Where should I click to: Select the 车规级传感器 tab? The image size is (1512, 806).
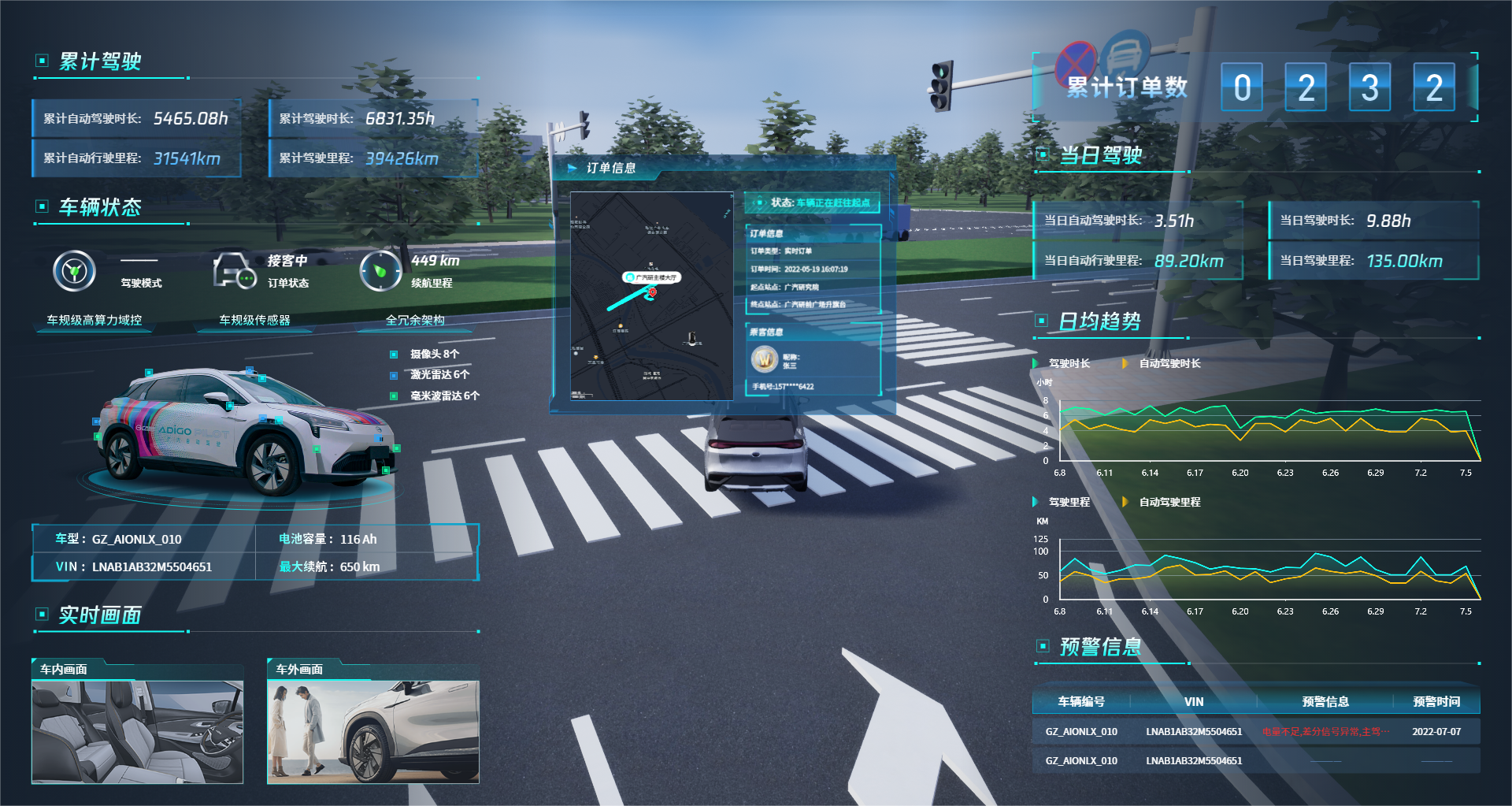pos(254,320)
